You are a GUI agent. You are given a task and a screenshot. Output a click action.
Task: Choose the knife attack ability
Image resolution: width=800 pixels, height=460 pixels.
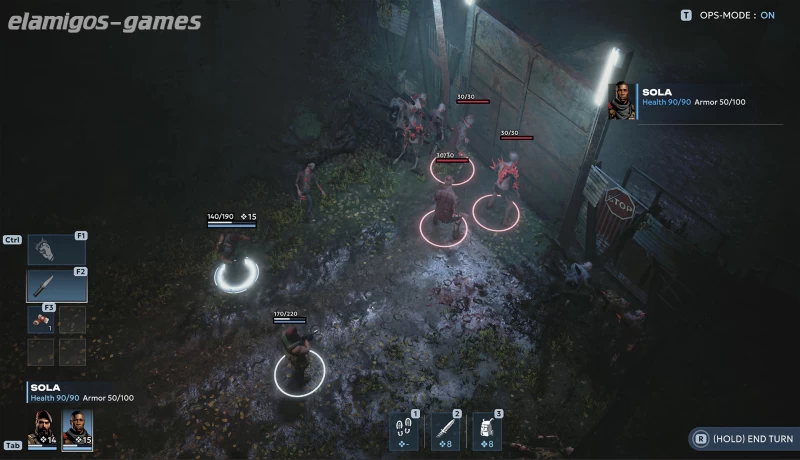(444, 430)
